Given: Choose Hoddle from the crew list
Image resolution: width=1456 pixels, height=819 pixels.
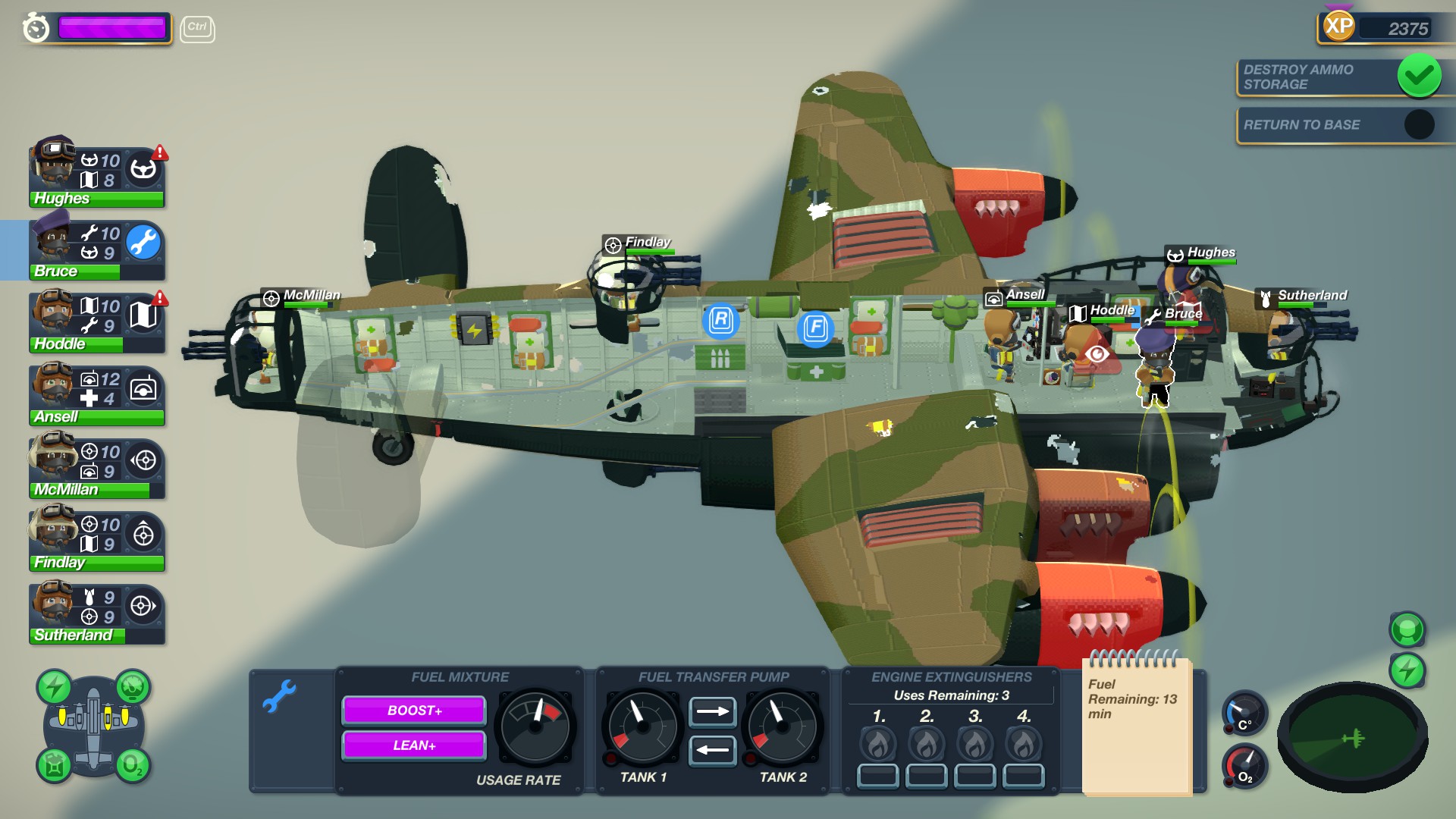Looking at the screenshot, I should click(x=55, y=314).
